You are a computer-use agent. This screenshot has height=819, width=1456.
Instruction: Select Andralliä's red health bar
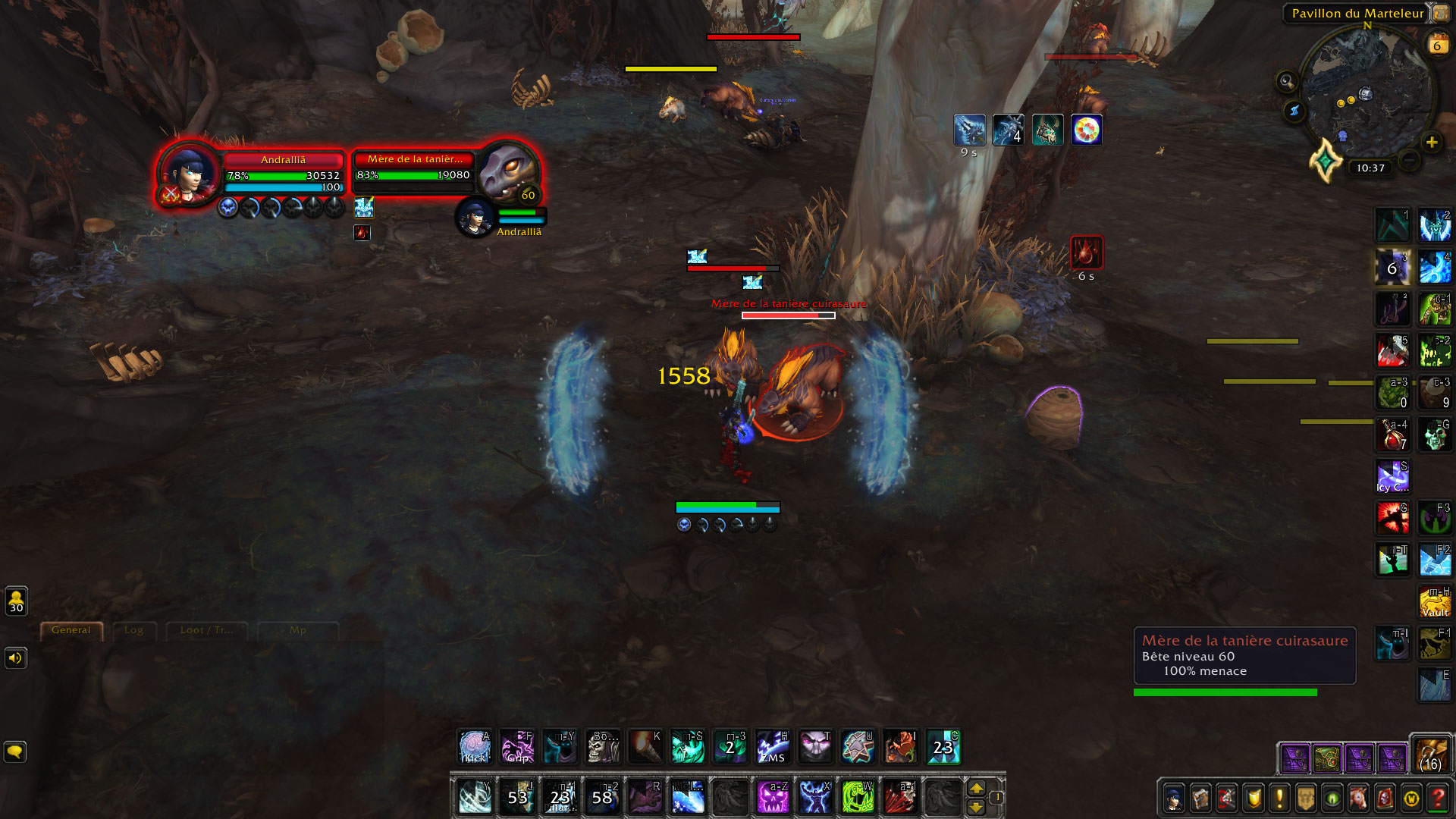284,159
